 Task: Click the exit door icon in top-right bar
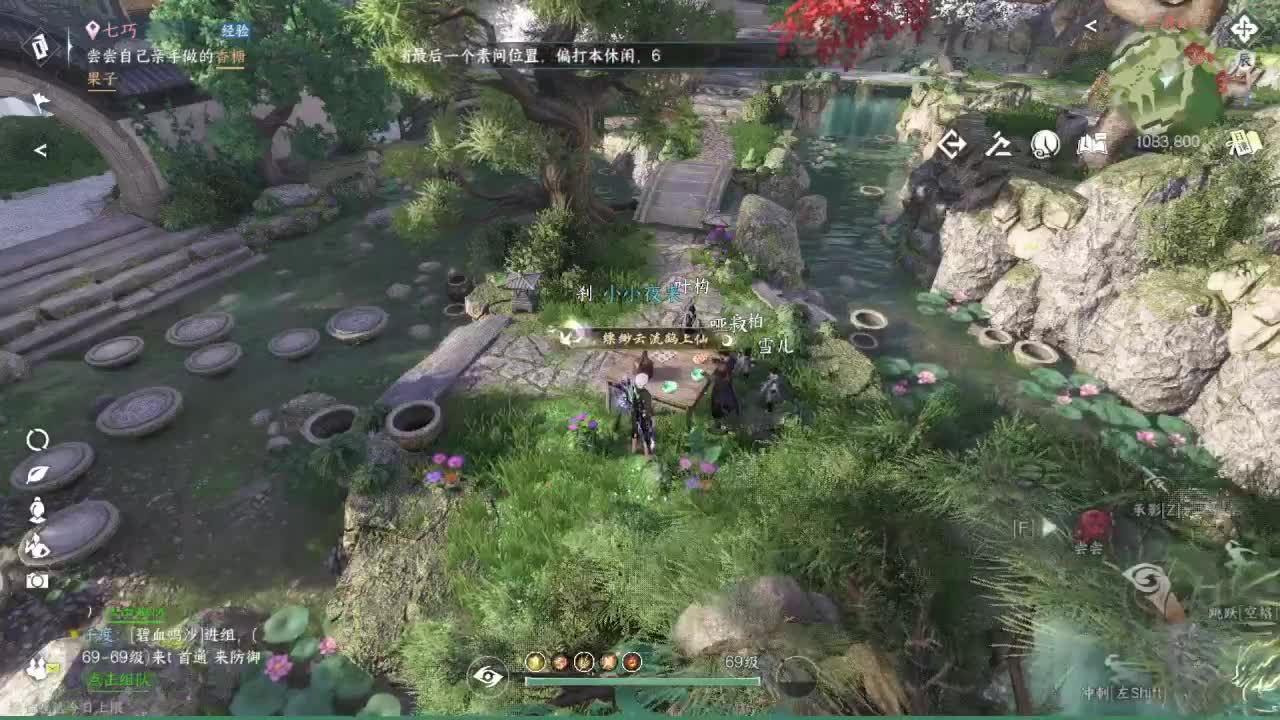tap(953, 143)
